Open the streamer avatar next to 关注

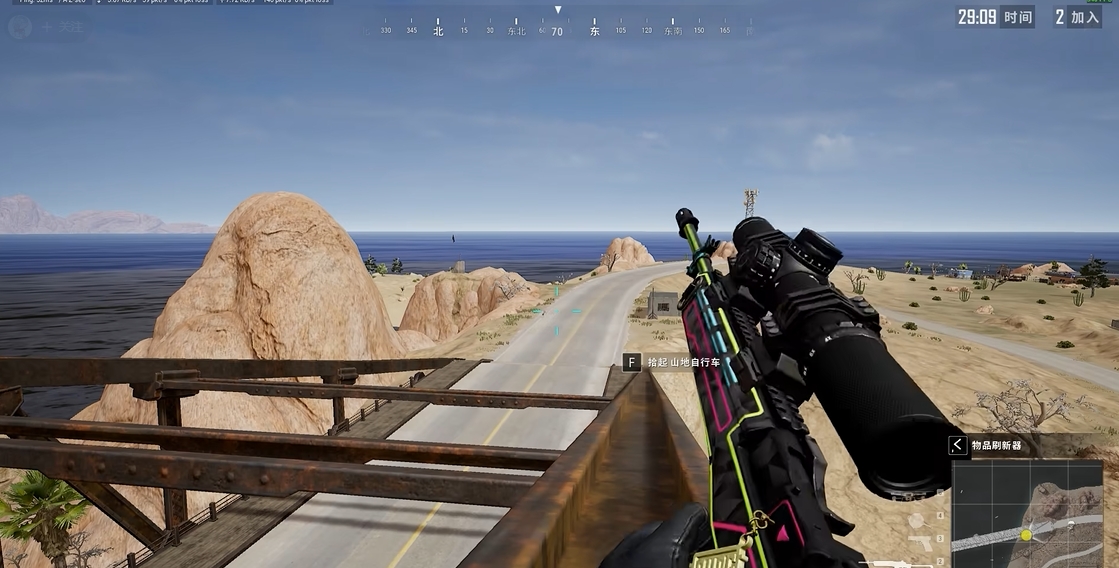pos(21,26)
